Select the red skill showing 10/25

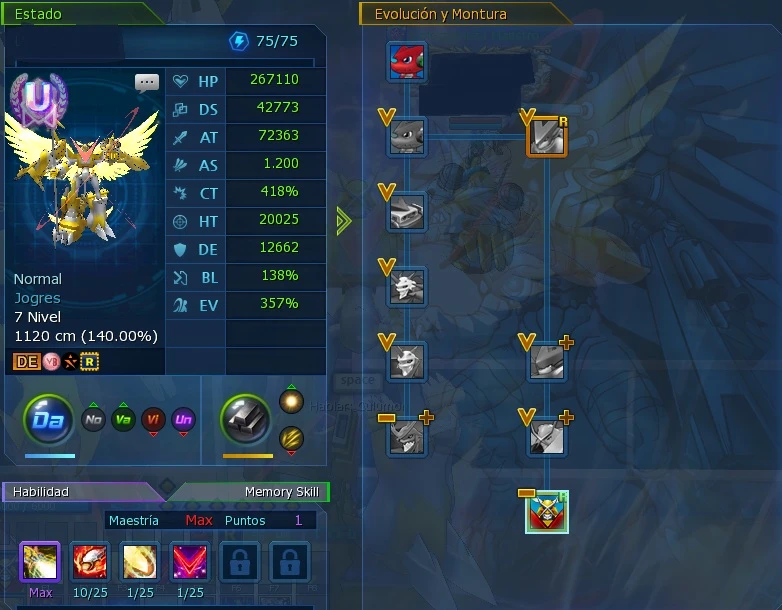(91, 562)
